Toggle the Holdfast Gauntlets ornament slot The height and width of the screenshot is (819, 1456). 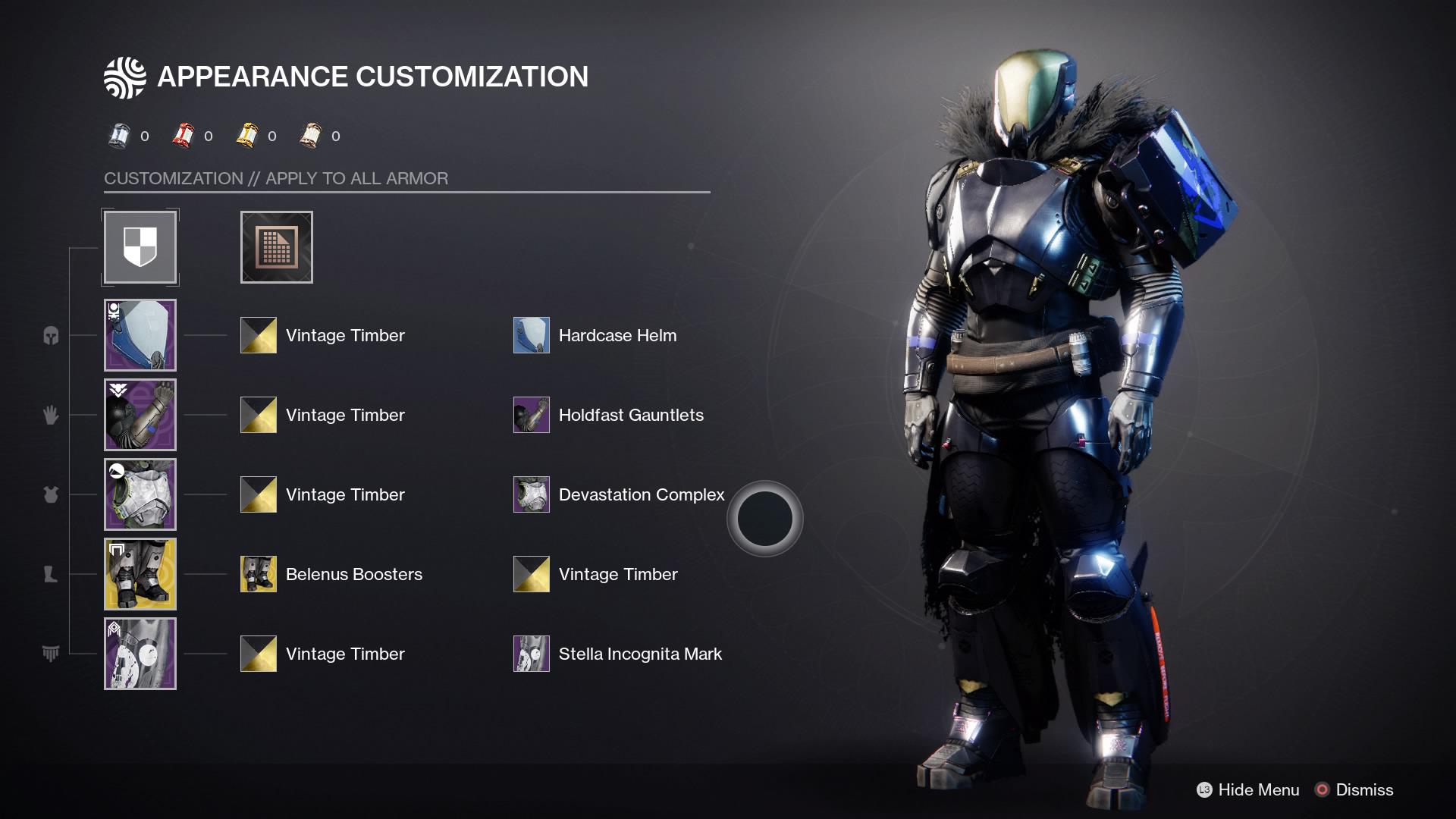point(531,414)
